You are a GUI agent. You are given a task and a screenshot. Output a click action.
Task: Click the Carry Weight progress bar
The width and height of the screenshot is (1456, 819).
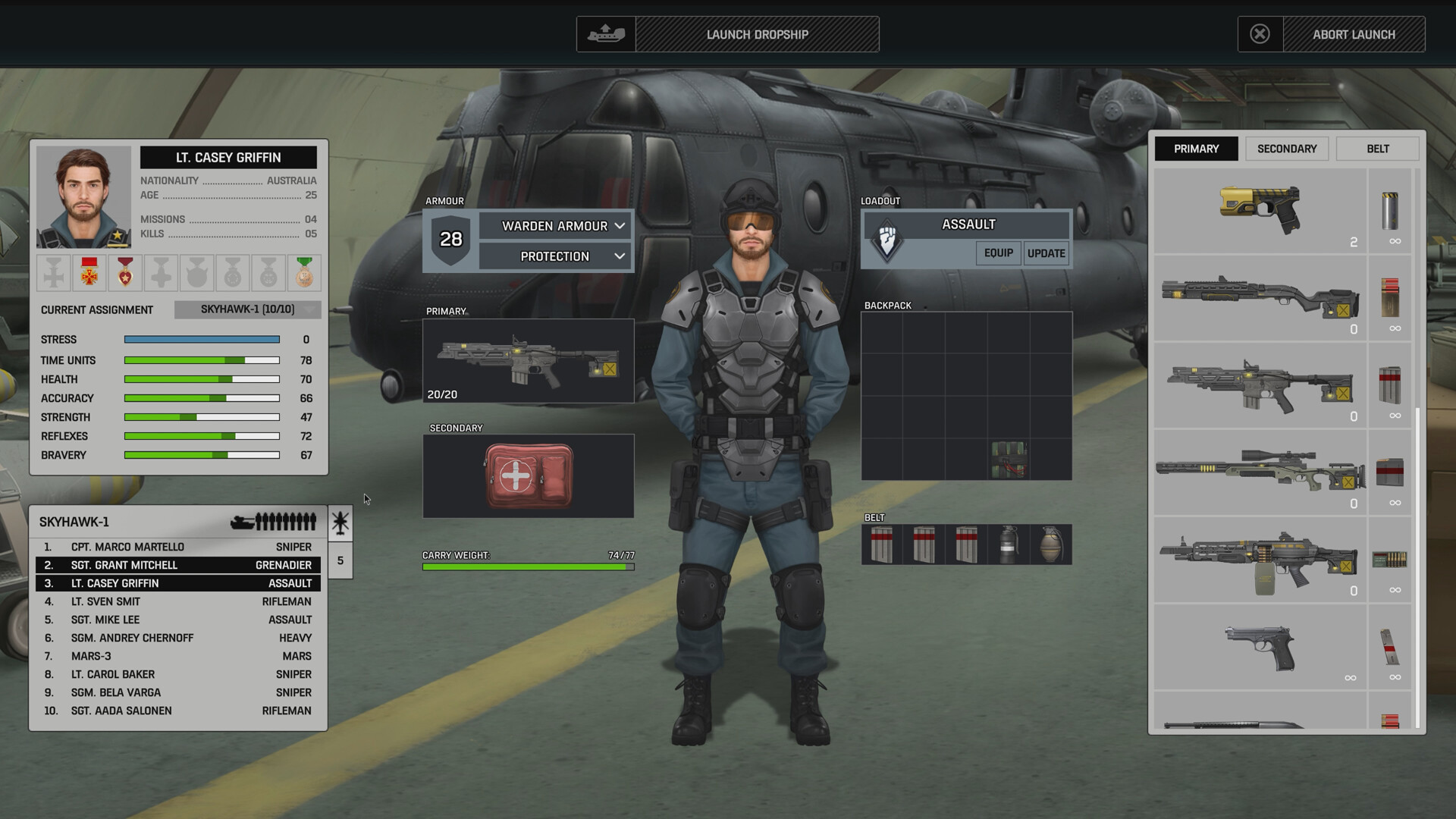tap(529, 566)
